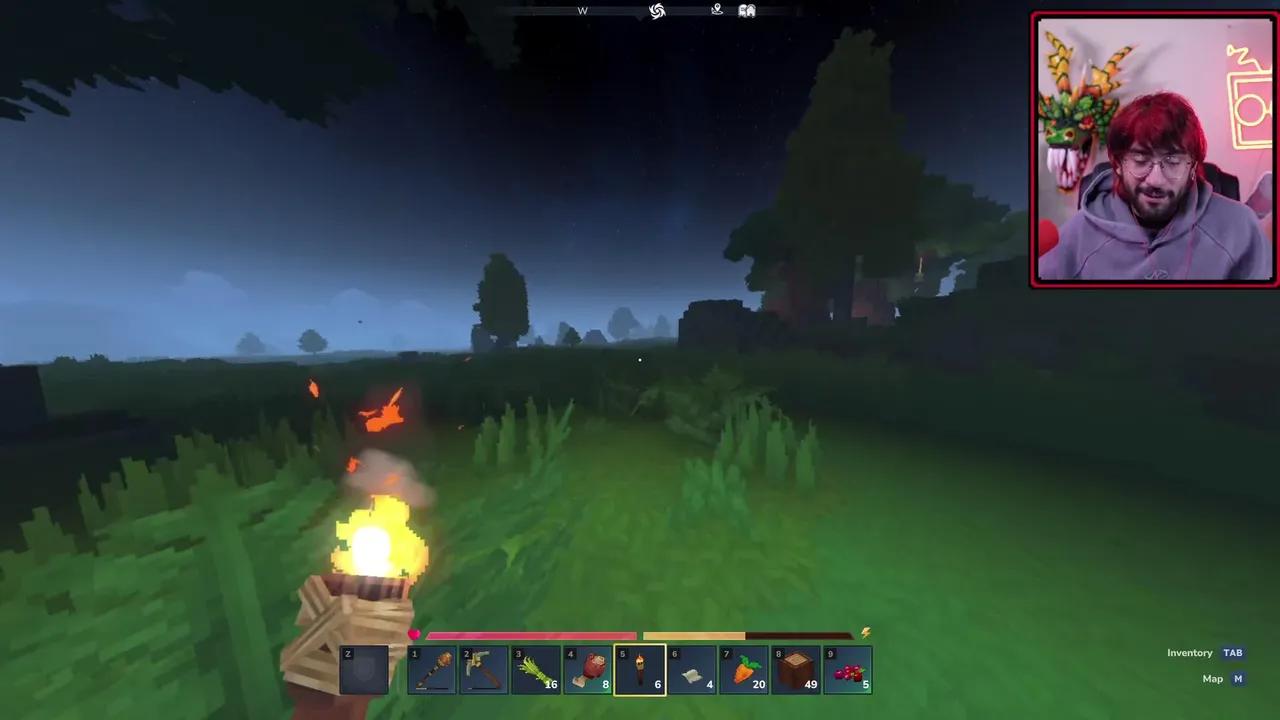Select the pickaxe in hotbar slot 2
This screenshot has height=720, width=1280.
(x=485, y=668)
